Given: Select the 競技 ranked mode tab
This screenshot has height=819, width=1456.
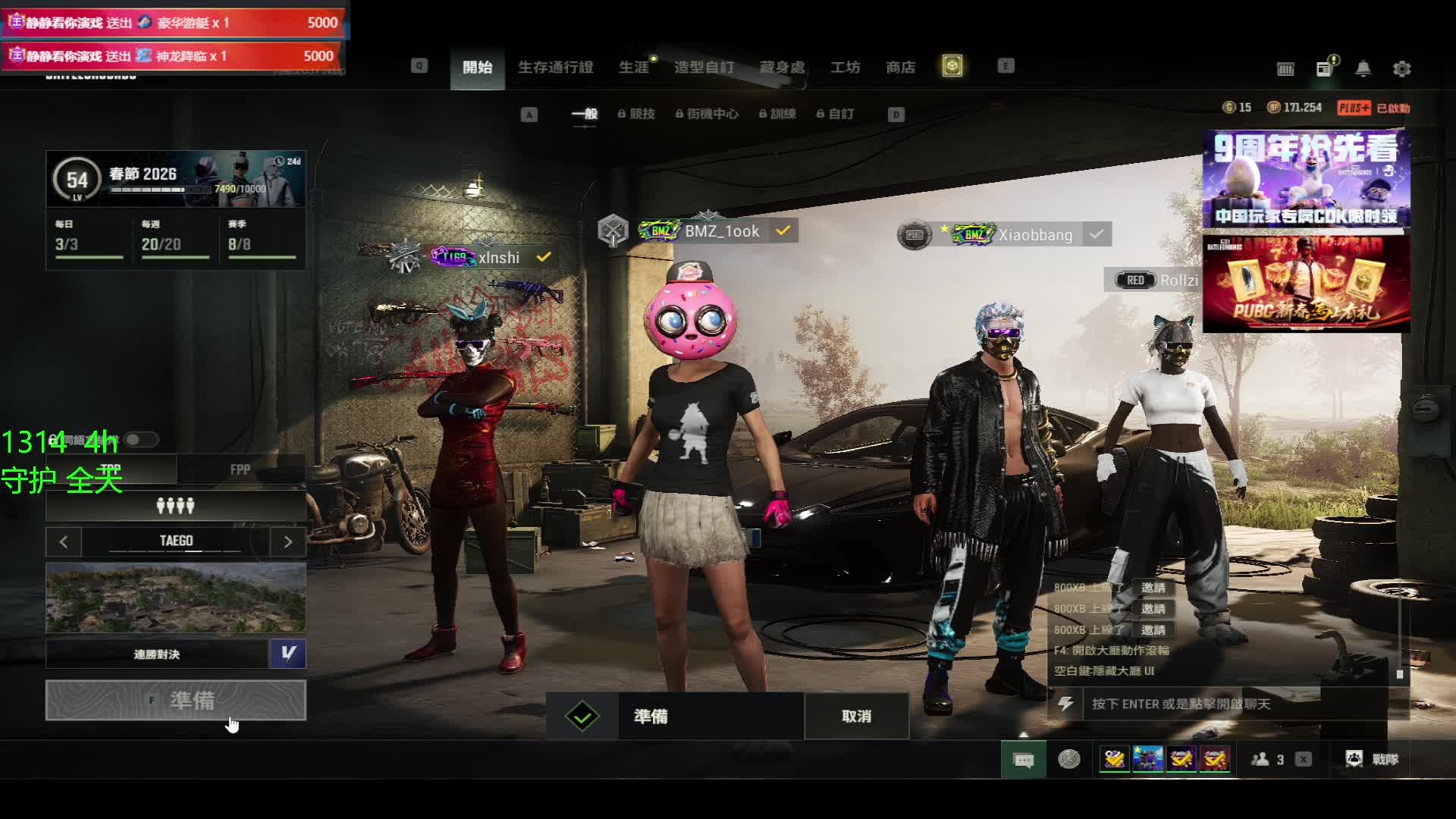Looking at the screenshot, I should click(x=637, y=114).
